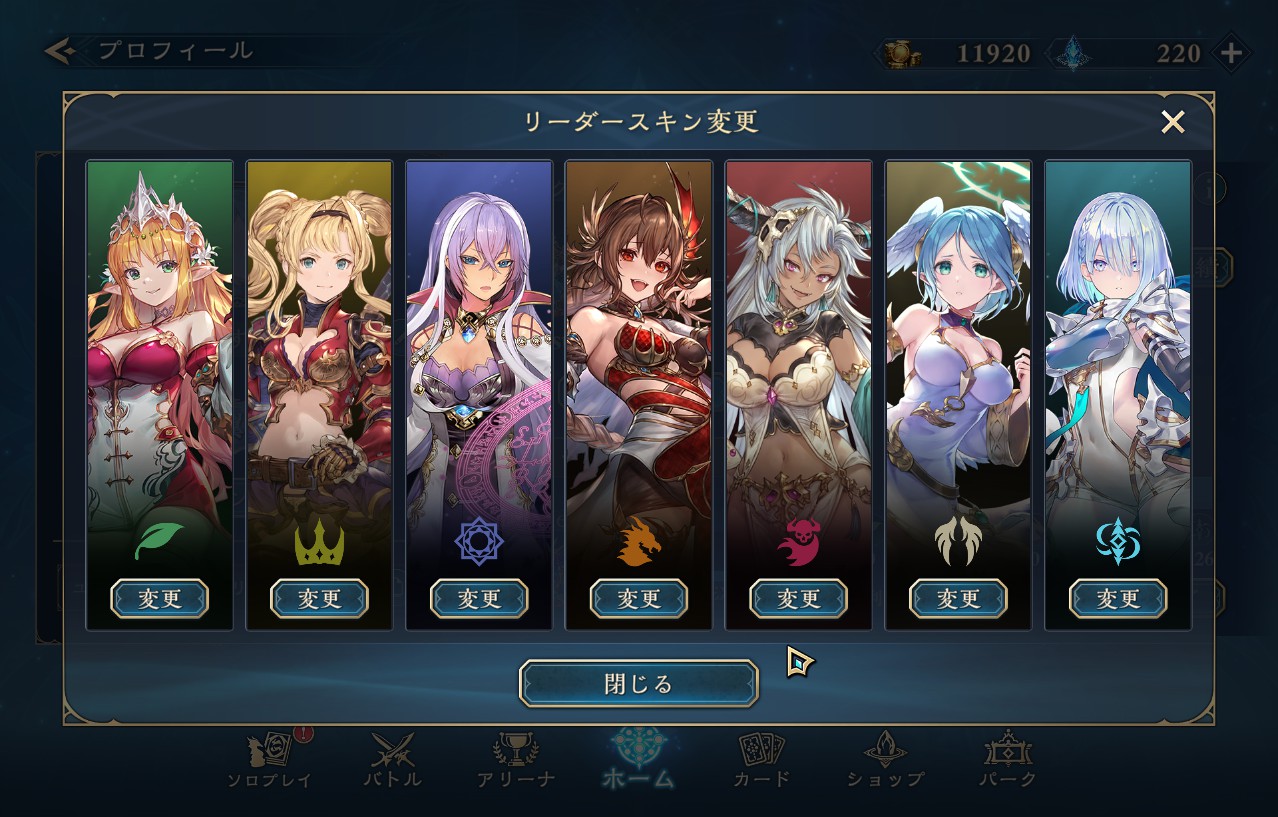
Task: Close the leader skin dialog with X
Action: click(x=1172, y=122)
